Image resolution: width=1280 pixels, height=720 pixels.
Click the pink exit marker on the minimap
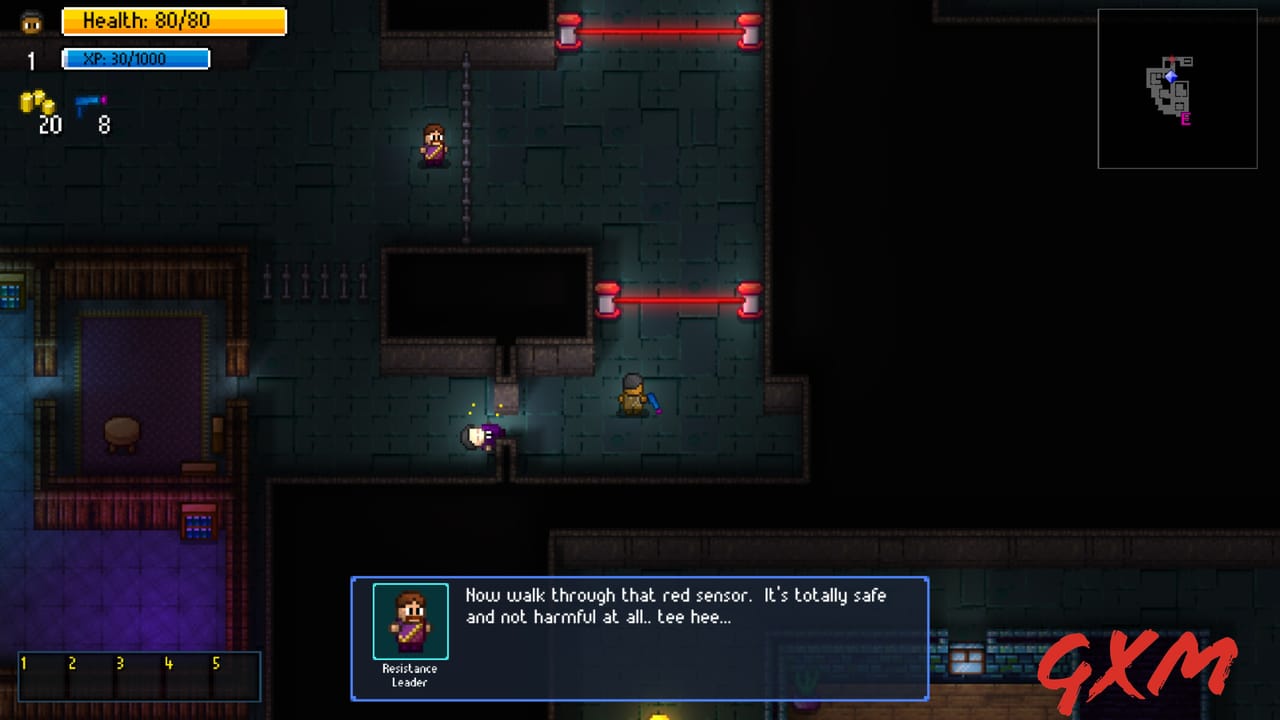pos(1186,118)
